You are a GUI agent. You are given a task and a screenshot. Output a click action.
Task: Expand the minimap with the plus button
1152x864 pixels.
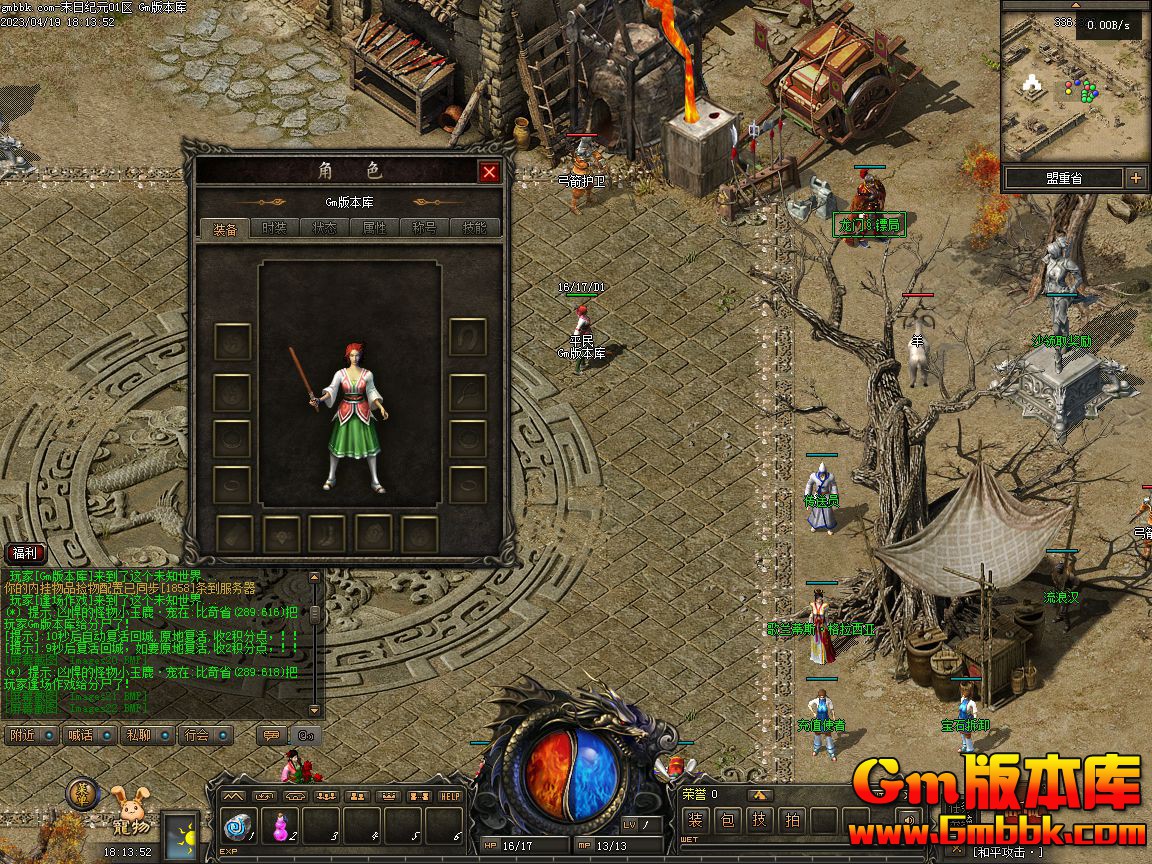(x=1136, y=178)
